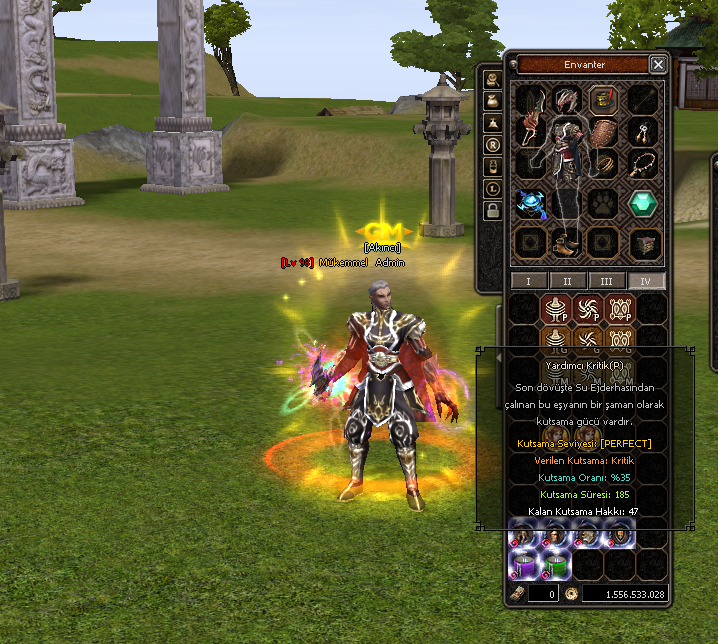
Task: Select the small chest equipment slot
Action: (x=644, y=243)
